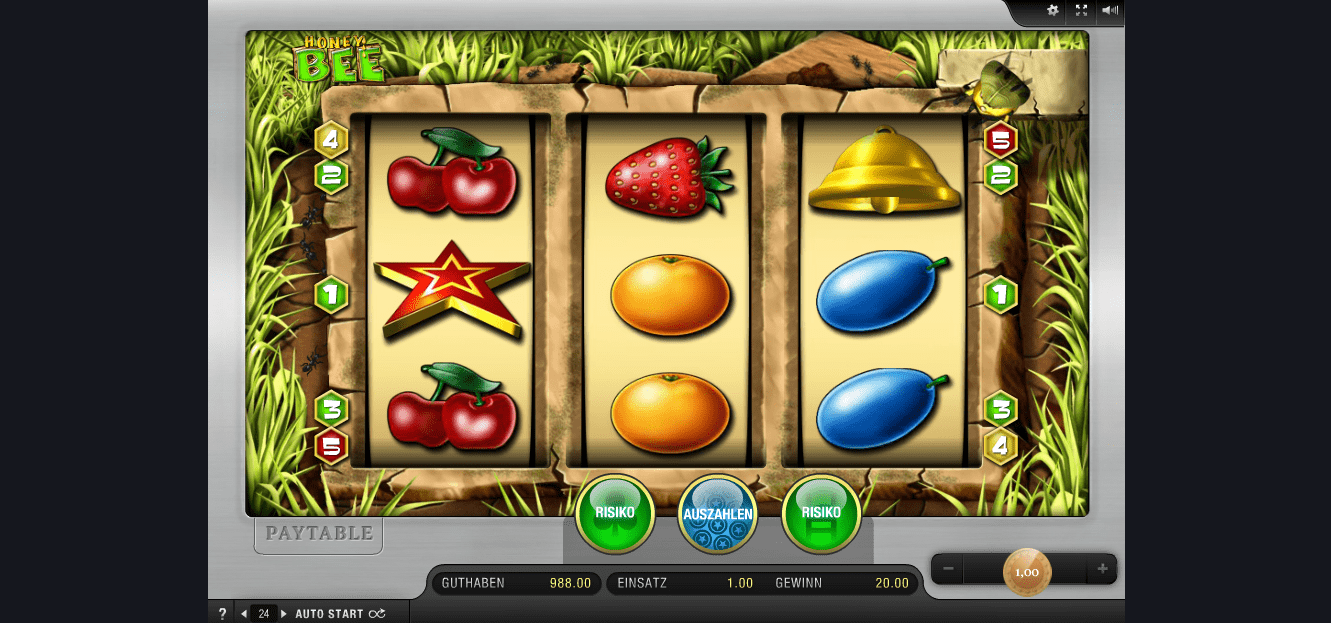Start the Risiko ladder gamble
Screen dimensions: 1331x623
tap(820, 514)
